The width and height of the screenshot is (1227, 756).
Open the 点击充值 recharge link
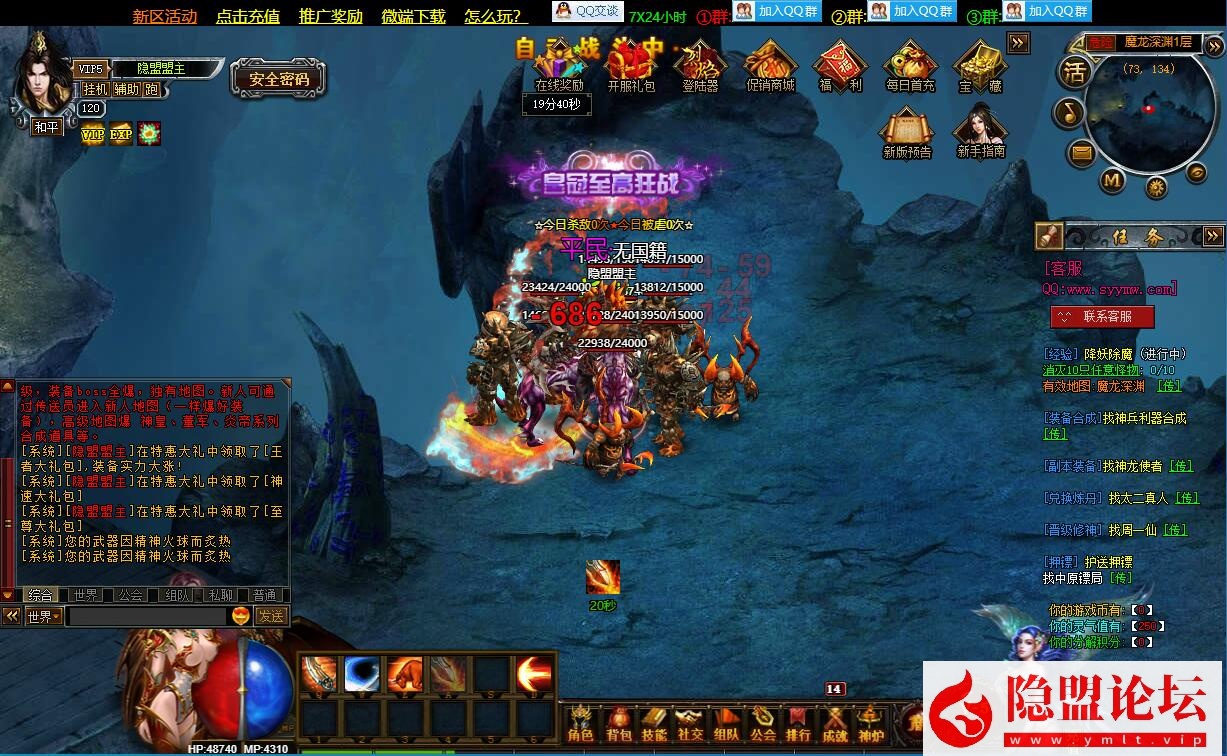point(248,16)
